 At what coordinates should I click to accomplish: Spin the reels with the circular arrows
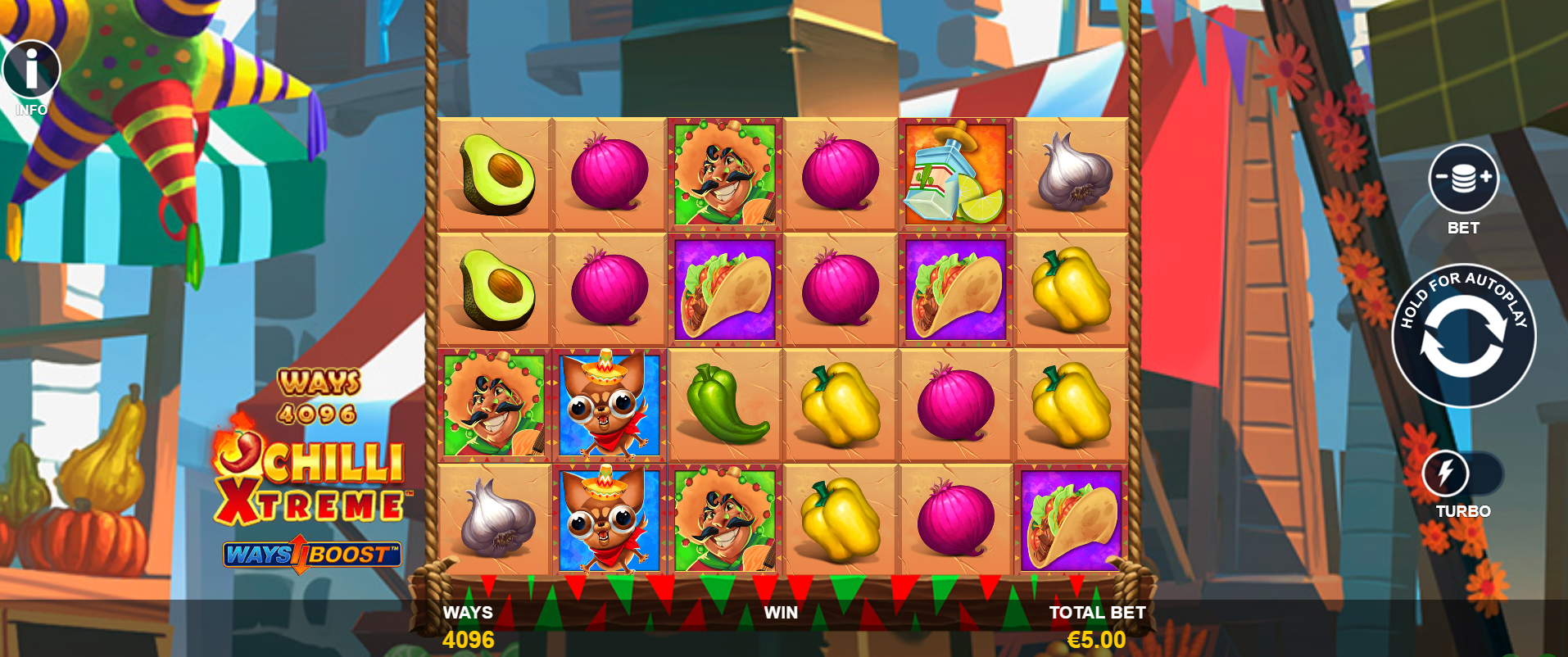(1464, 337)
